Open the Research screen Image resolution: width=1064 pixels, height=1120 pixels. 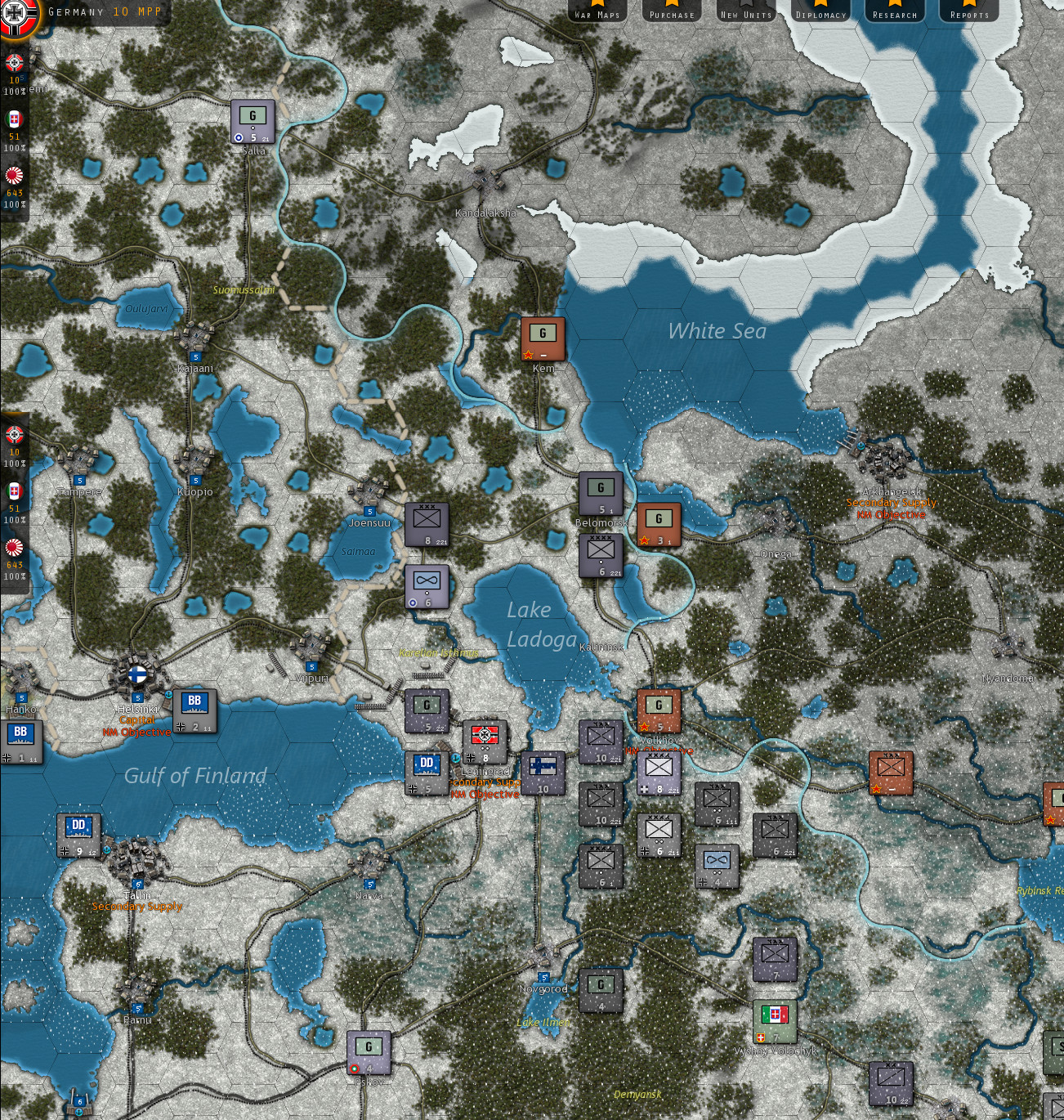(894, 13)
